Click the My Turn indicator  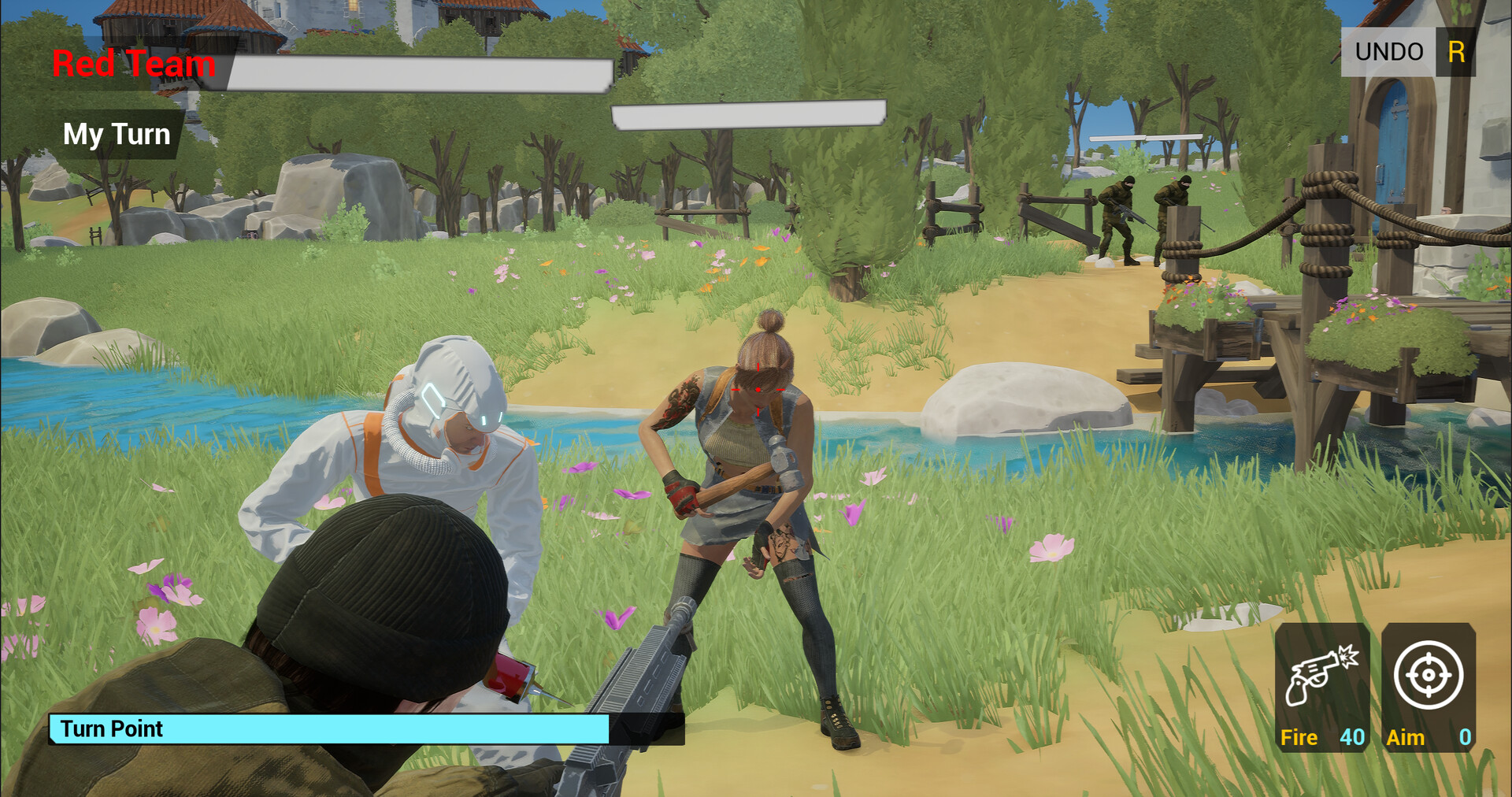tap(117, 134)
